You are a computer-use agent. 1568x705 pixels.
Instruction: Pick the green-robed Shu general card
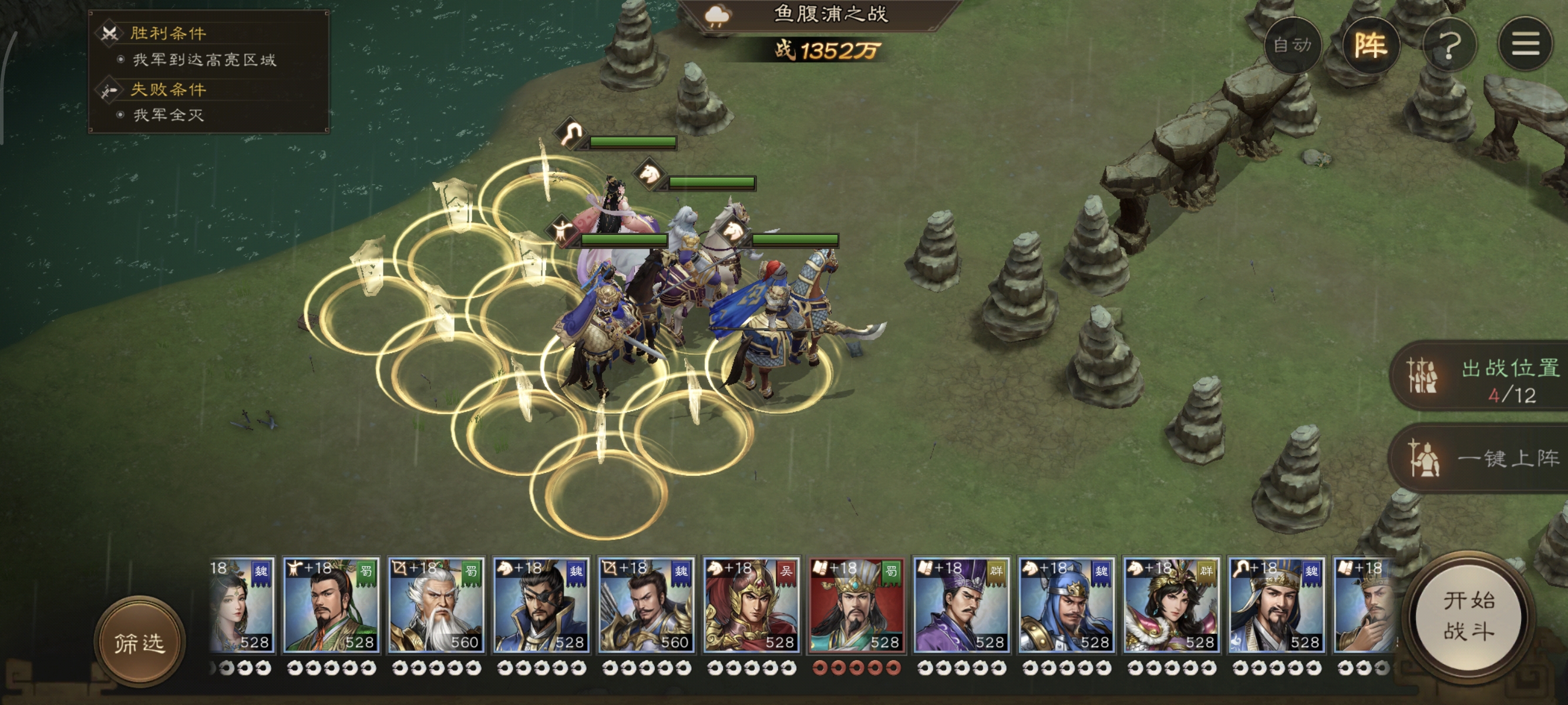pyautogui.click(x=331, y=605)
